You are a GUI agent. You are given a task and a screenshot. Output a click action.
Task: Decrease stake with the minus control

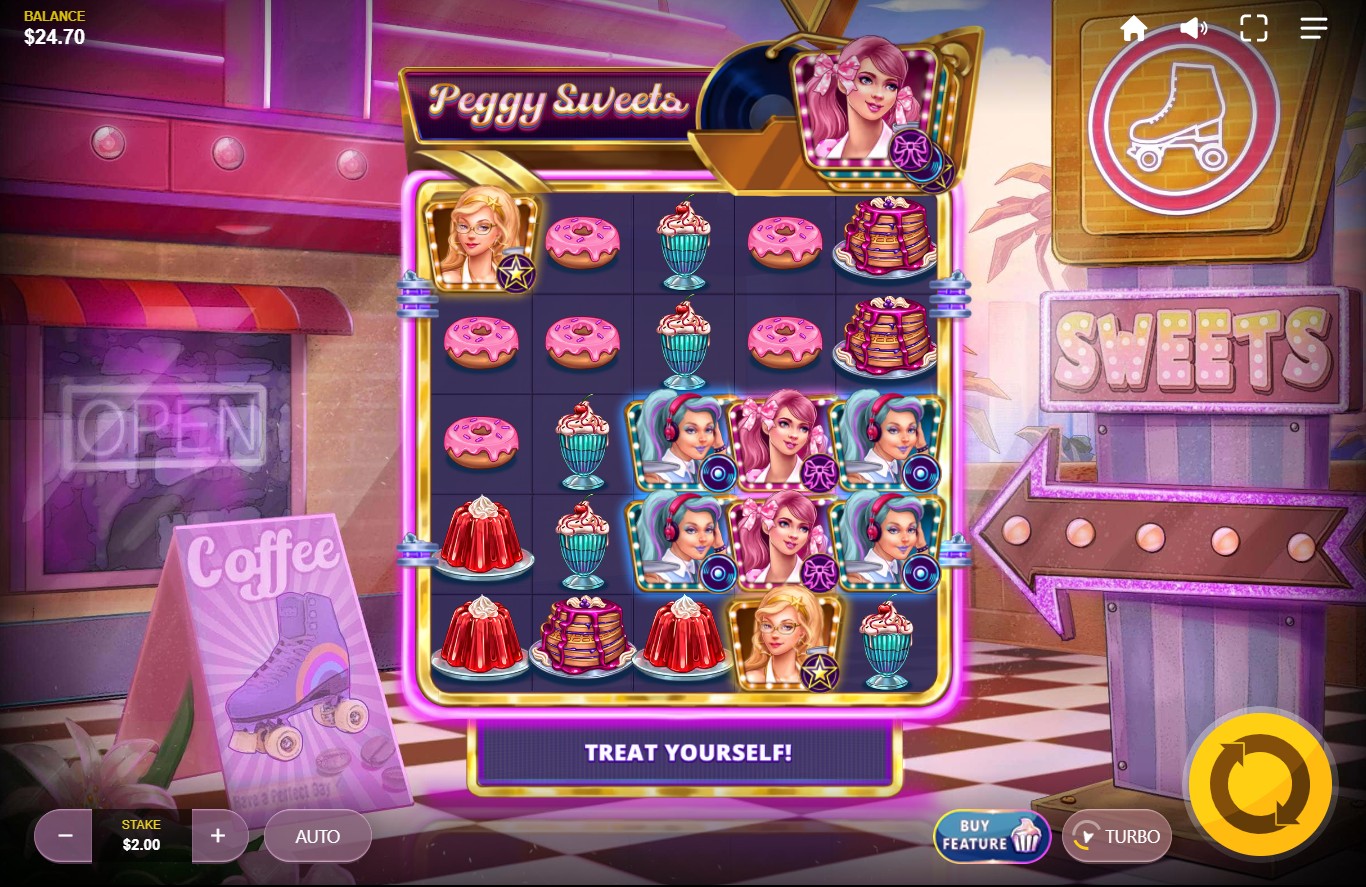(63, 836)
